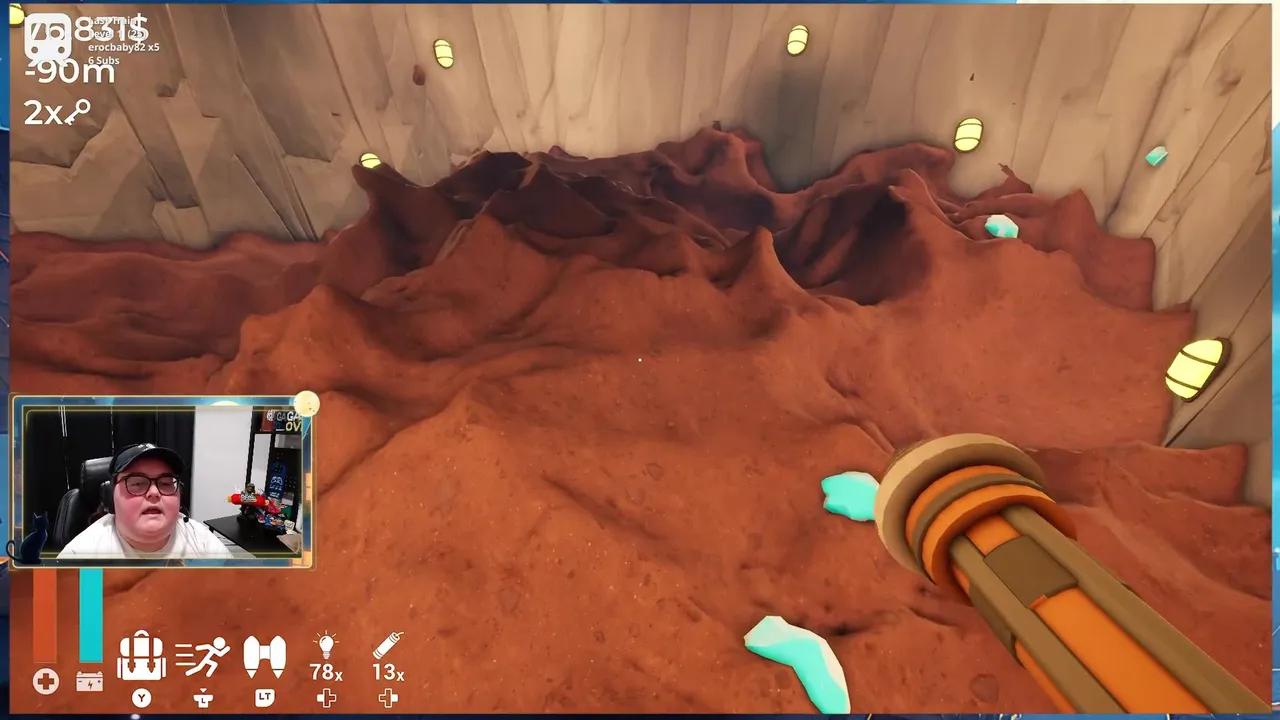Click the 6 Subs label on the stream overlay
The width and height of the screenshot is (1280, 720).
(103, 59)
